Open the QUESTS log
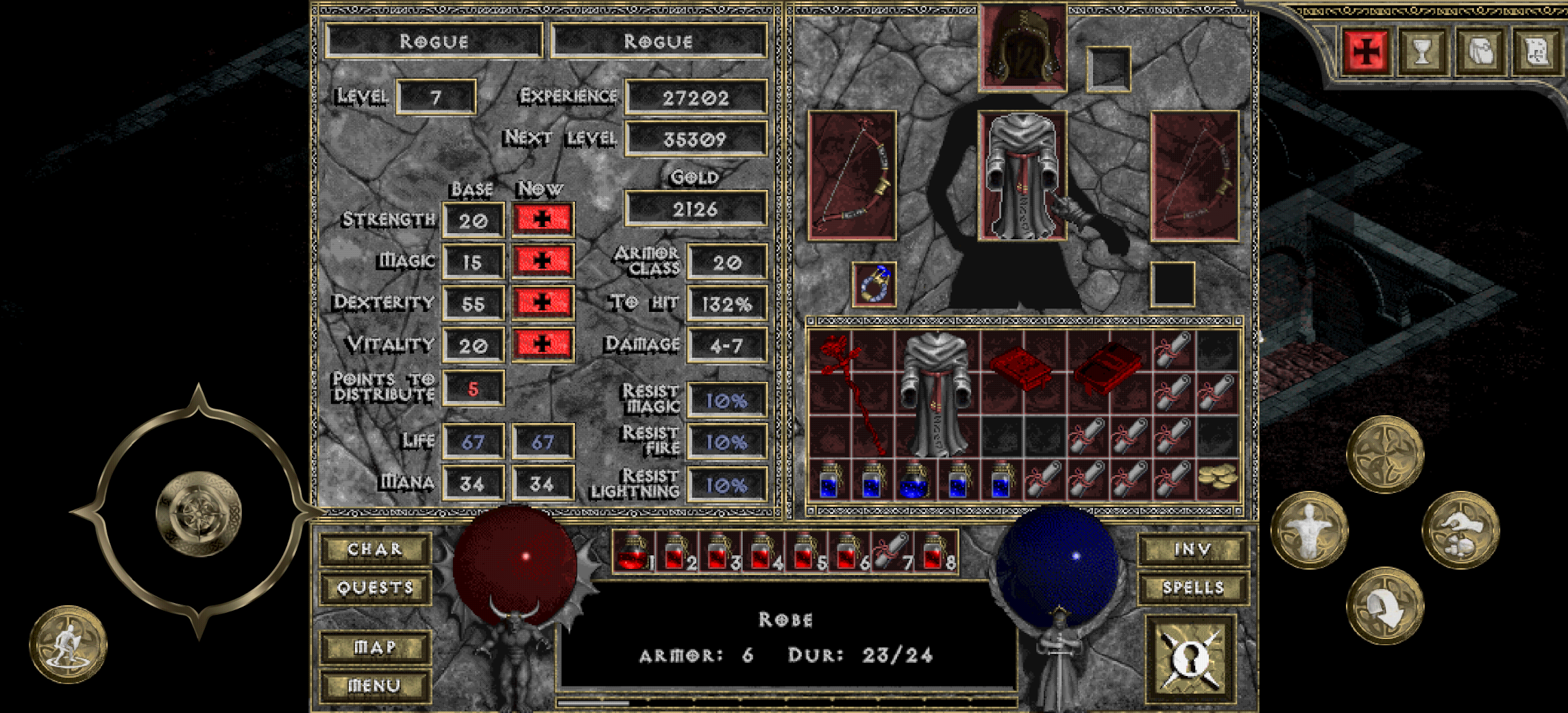This screenshot has height=713, width=1568. [x=375, y=588]
